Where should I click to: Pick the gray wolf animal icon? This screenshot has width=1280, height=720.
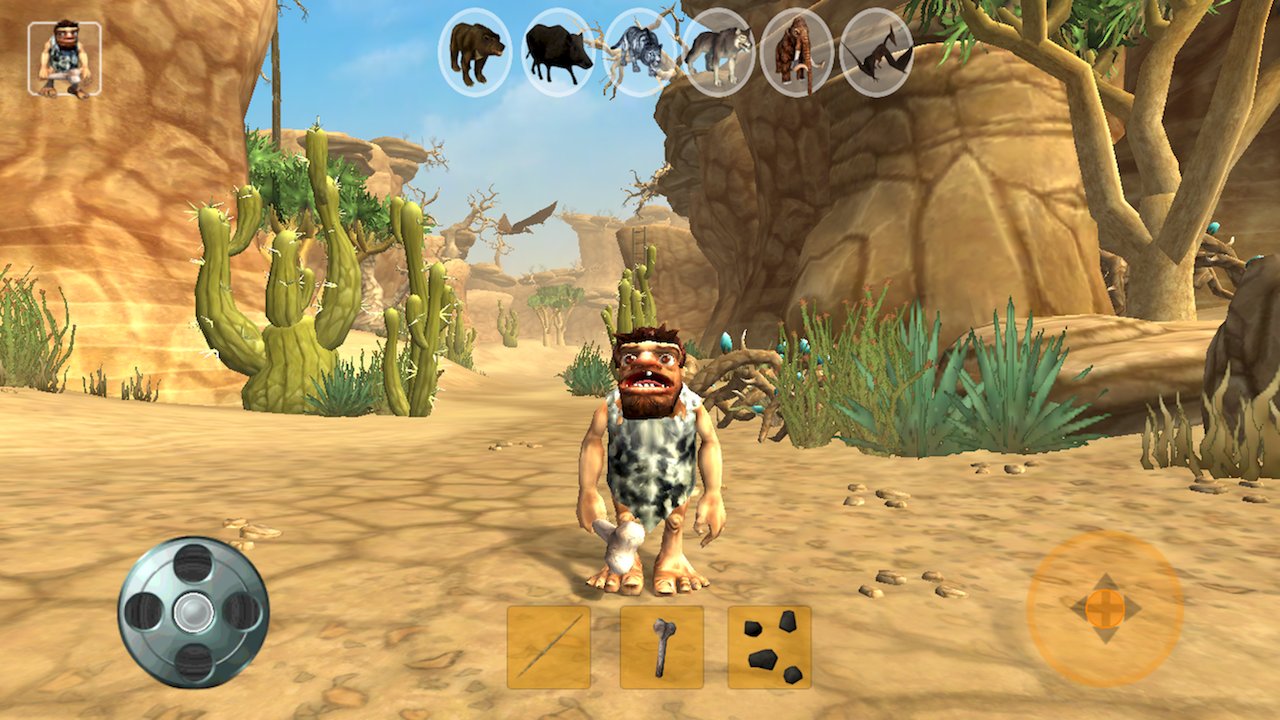click(x=719, y=52)
